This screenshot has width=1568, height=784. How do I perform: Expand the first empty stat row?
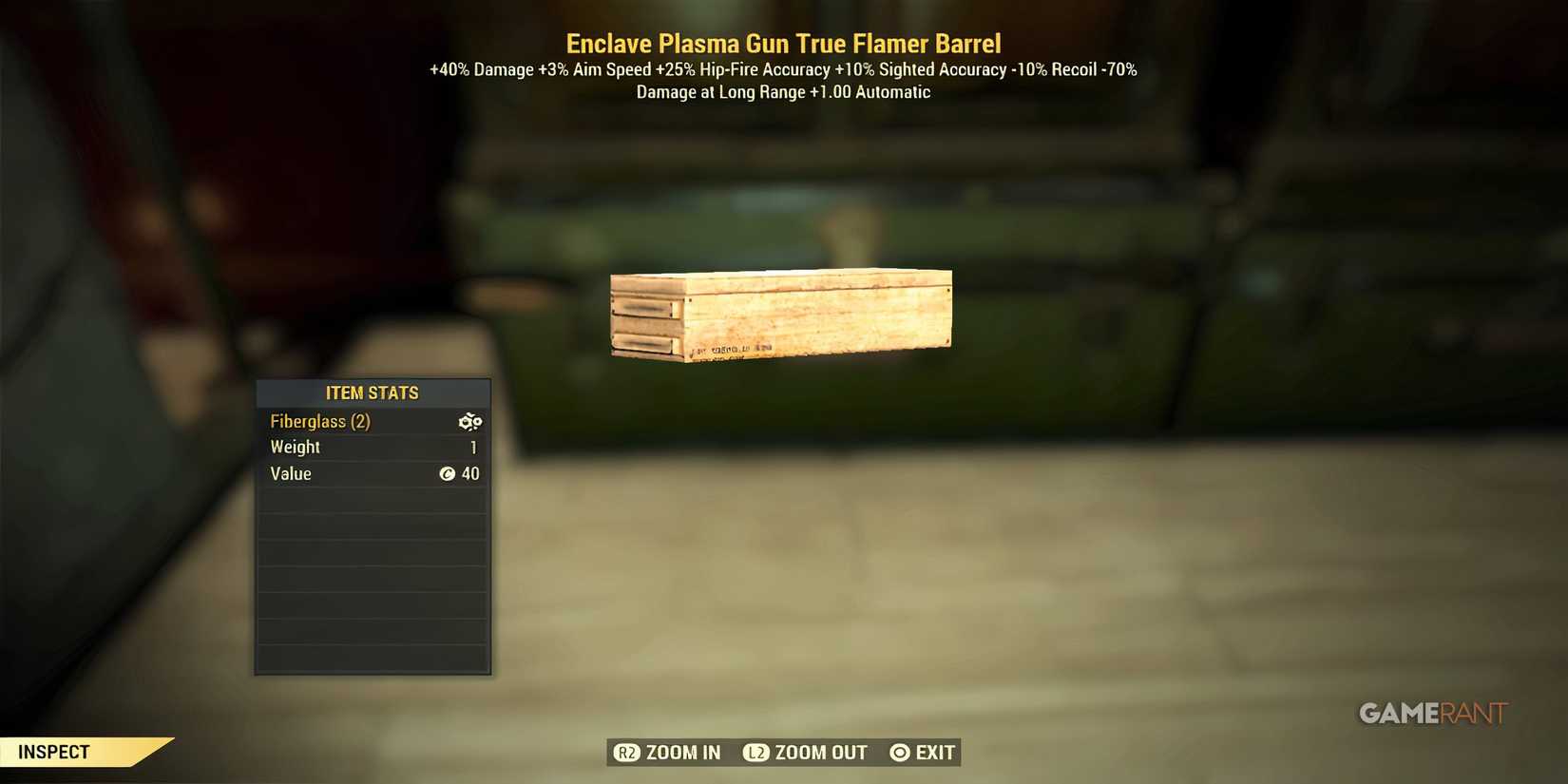click(372, 498)
